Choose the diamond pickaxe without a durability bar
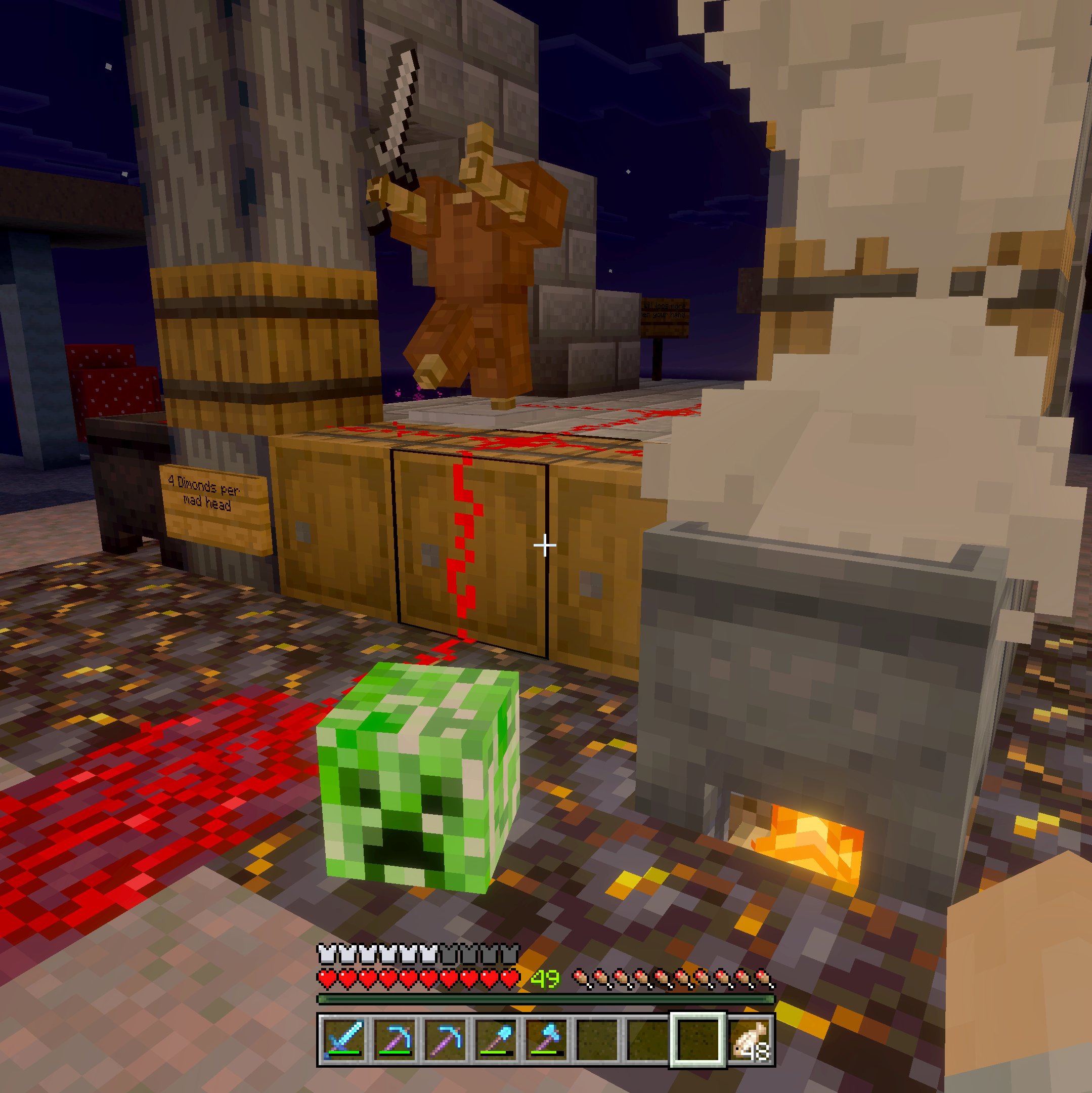The image size is (1092, 1093). point(446,1039)
